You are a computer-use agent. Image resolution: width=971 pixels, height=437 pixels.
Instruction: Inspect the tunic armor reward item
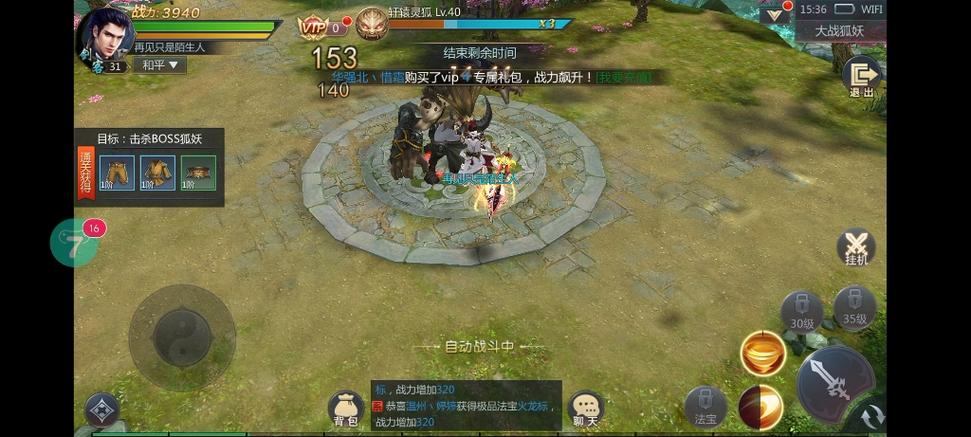pos(158,173)
